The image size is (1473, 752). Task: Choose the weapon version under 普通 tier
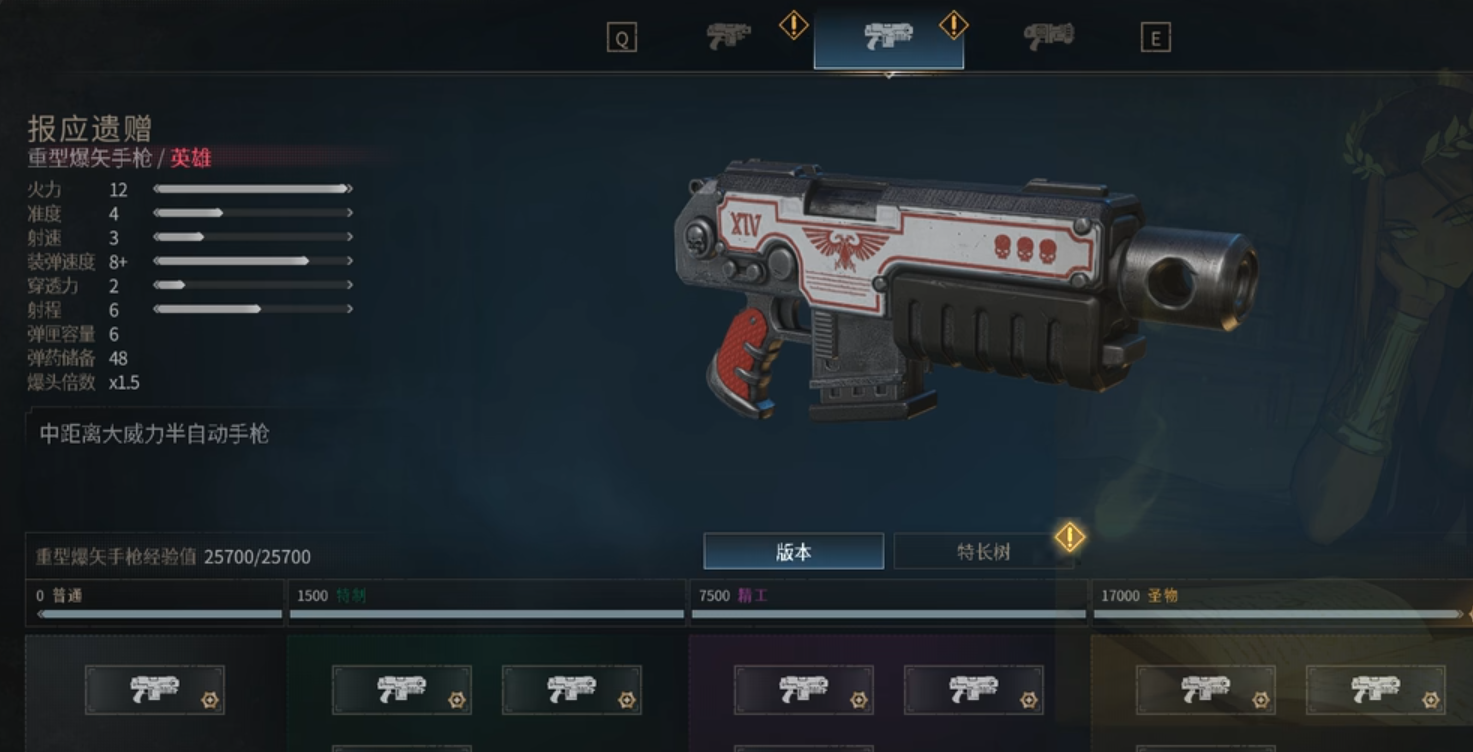click(155, 689)
